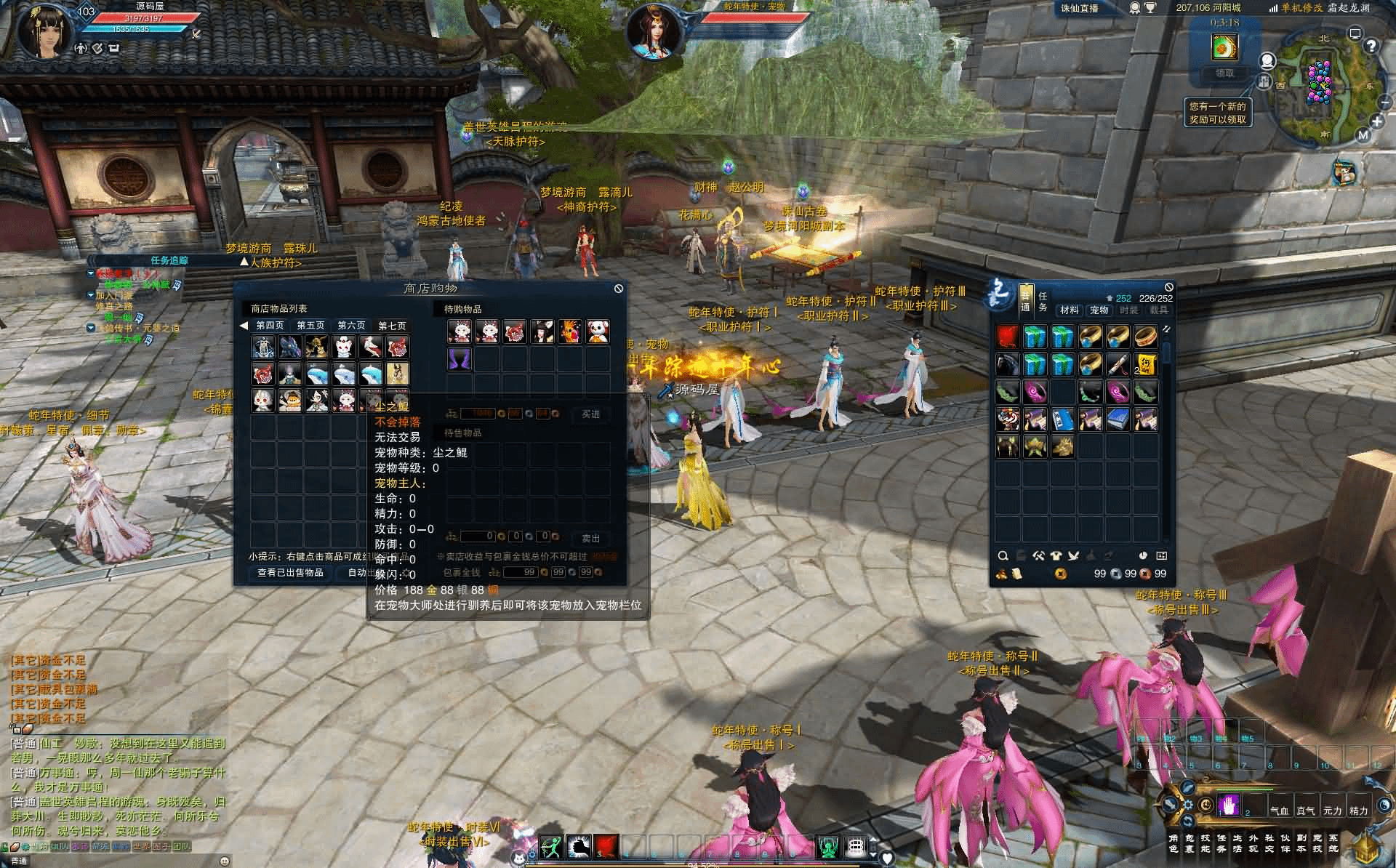Go to previous shop pages with left arrow
The width and height of the screenshot is (1396, 868).
(244, 326)
